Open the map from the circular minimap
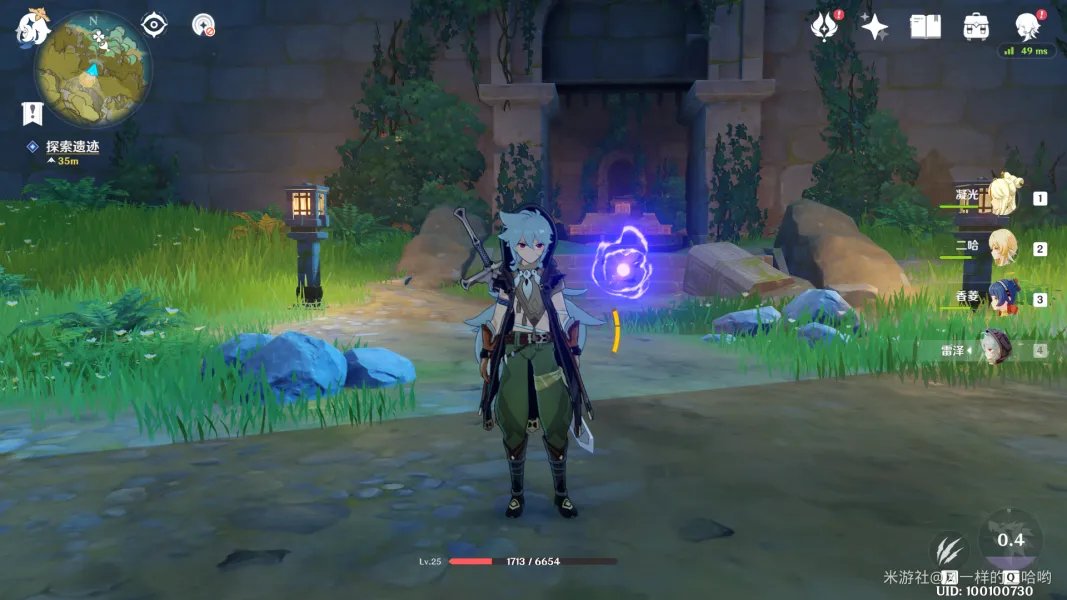The image size is (1067, 600). (x=93, y=67)
